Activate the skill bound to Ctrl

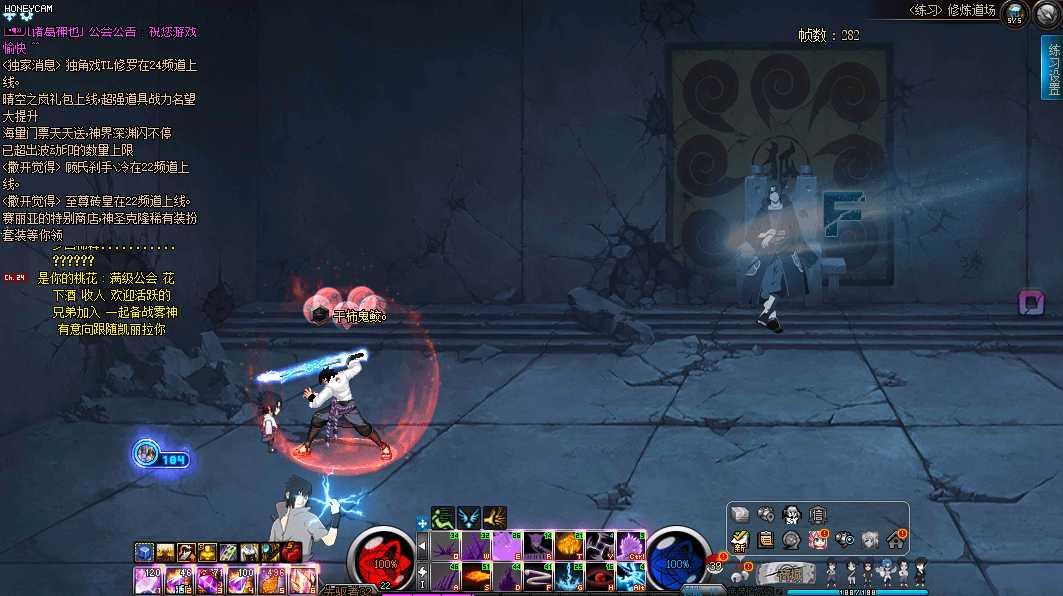point(628,547)
